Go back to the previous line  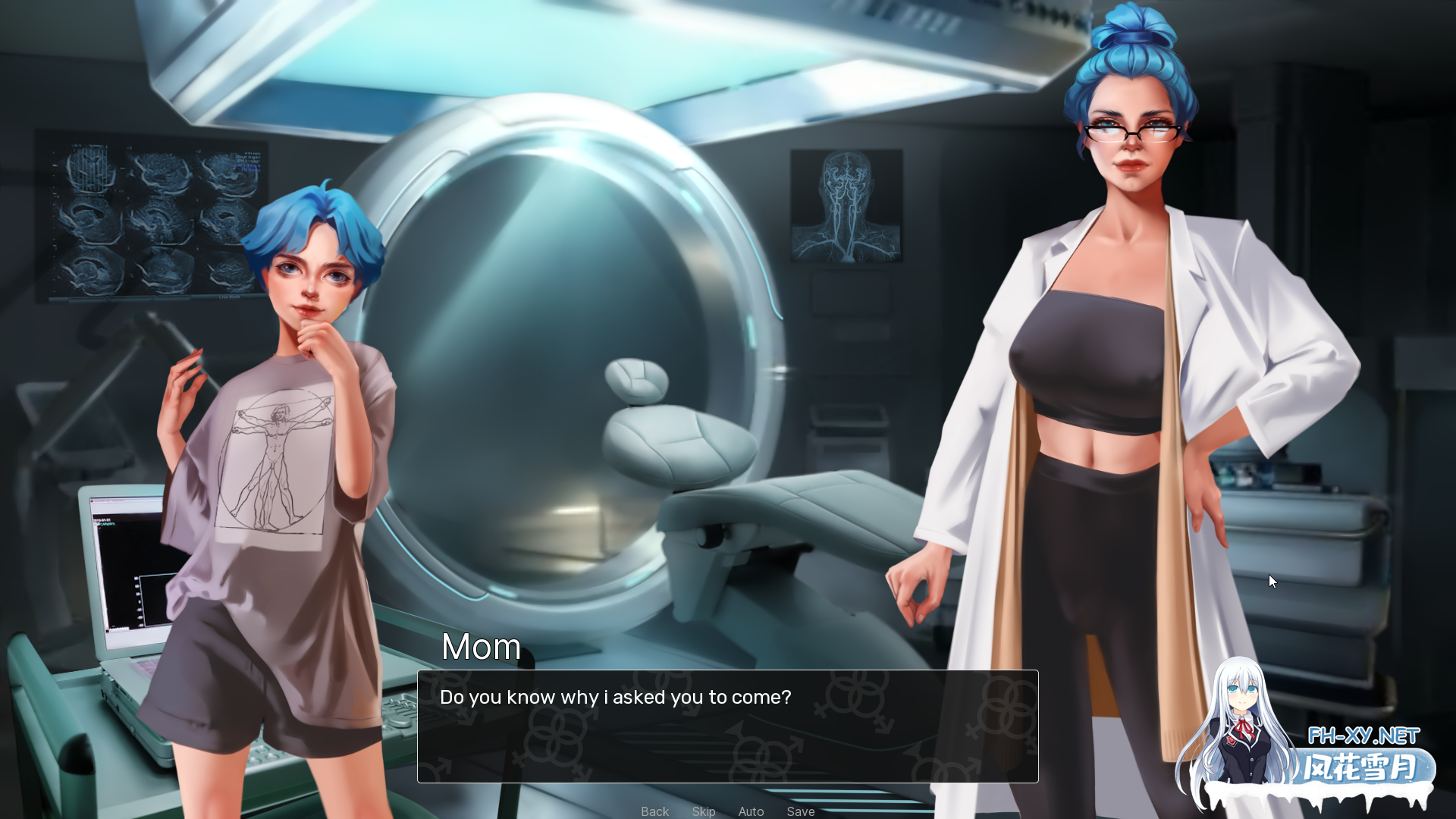pos(654,811)
